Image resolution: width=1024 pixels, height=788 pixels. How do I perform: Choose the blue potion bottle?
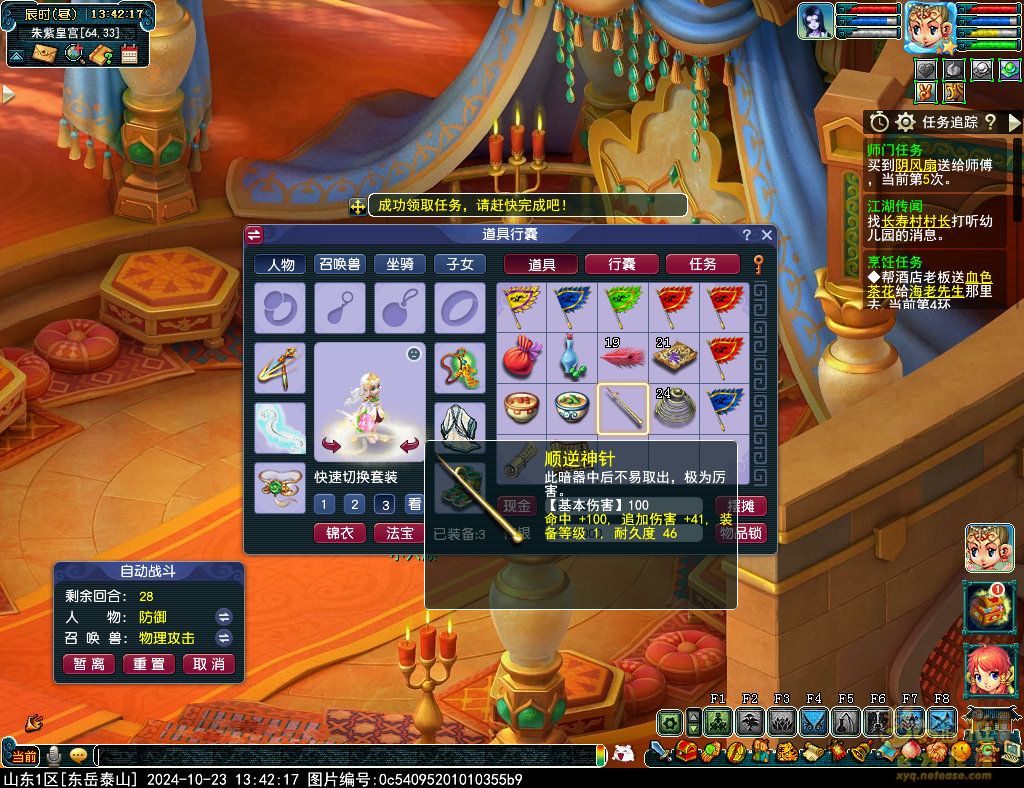click(571, 357)
